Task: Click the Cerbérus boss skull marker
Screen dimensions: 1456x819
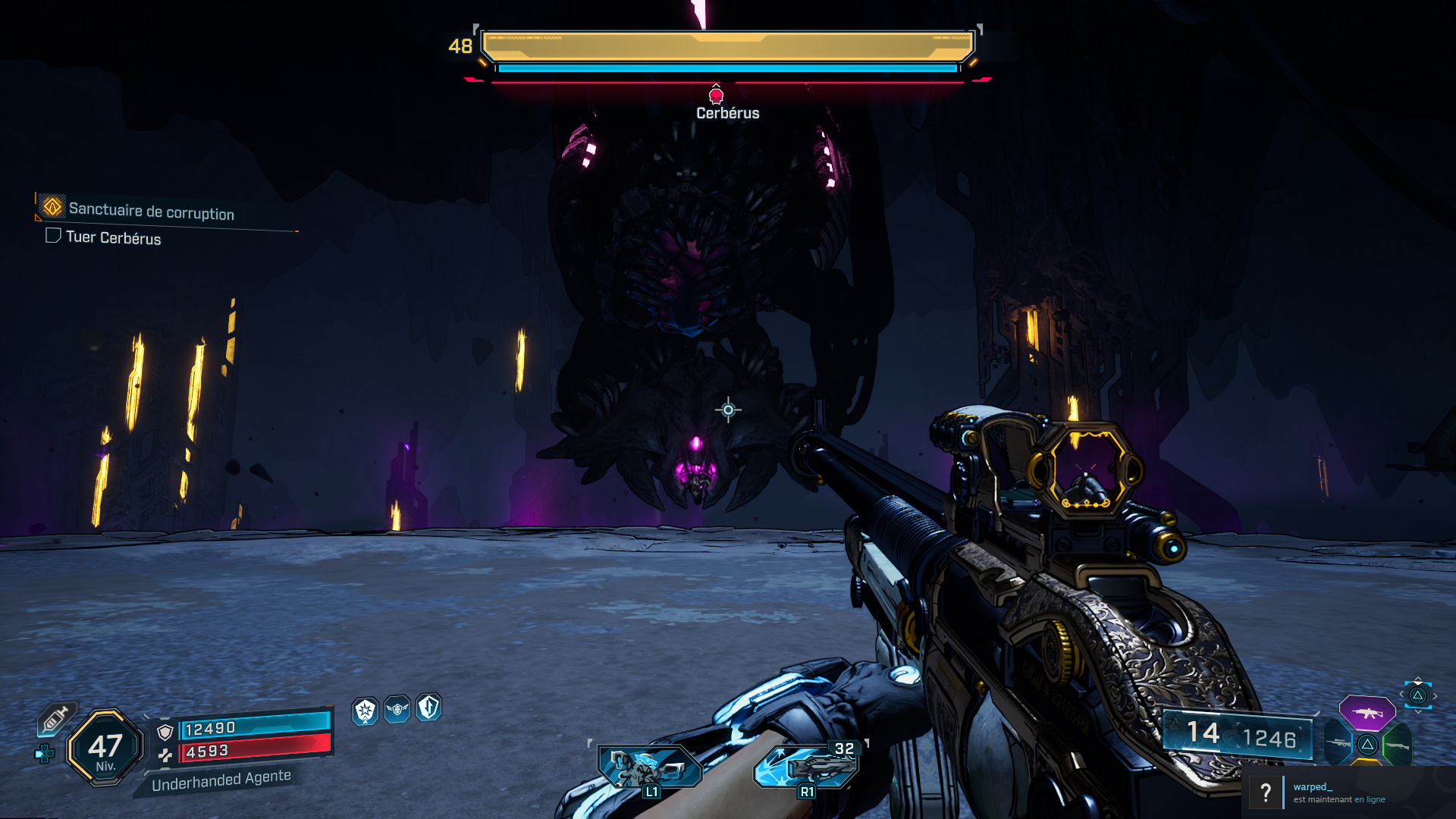Action: 716,96
